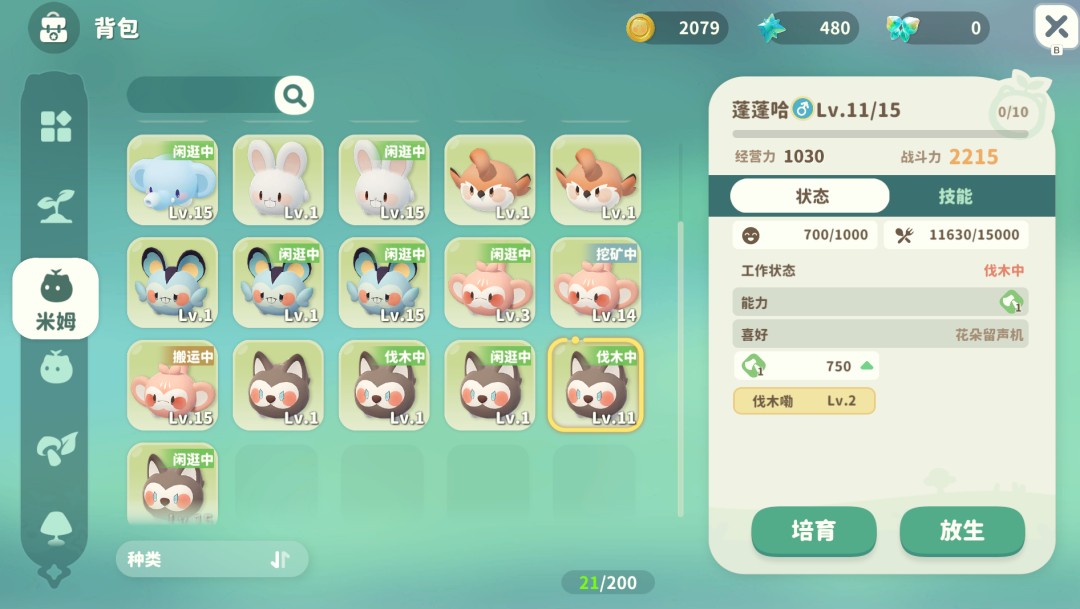Switch to the 技能 skills tab

coord(955,196)
